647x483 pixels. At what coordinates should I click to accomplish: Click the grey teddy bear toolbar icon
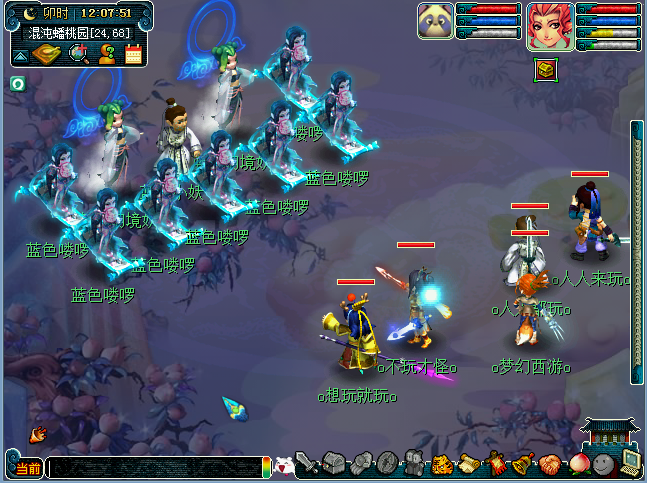(415, 463)
